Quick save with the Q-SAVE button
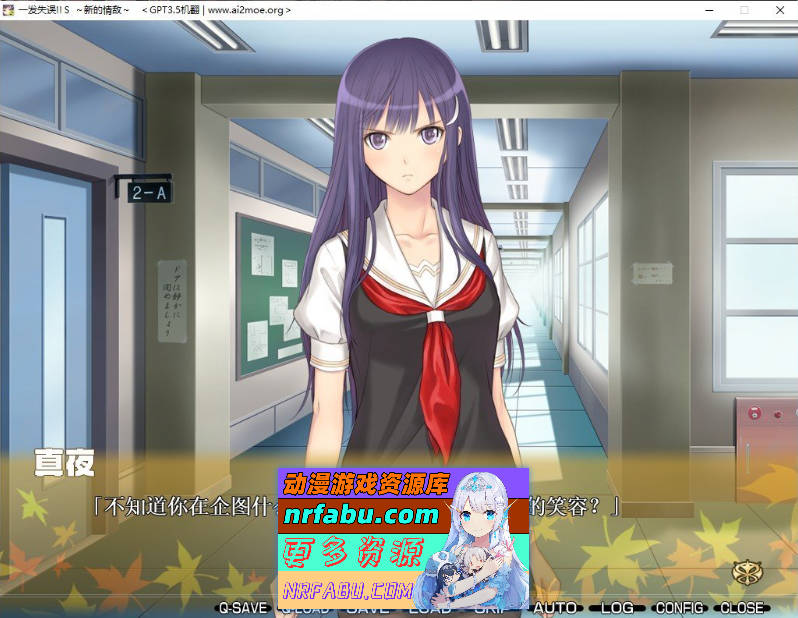Viewport: 798px width, 618px height. [x=243, y=607]
